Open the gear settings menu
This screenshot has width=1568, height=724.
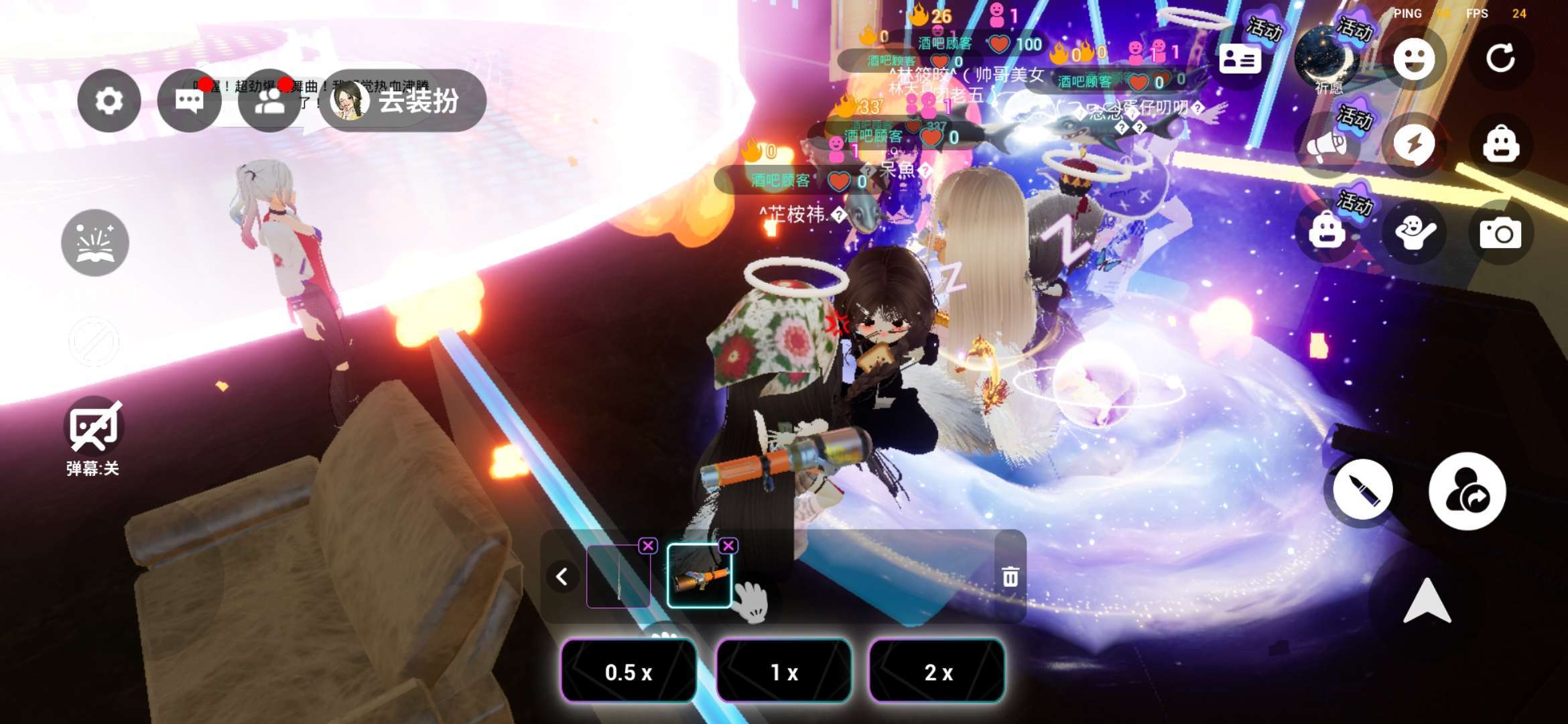(109, 101)
